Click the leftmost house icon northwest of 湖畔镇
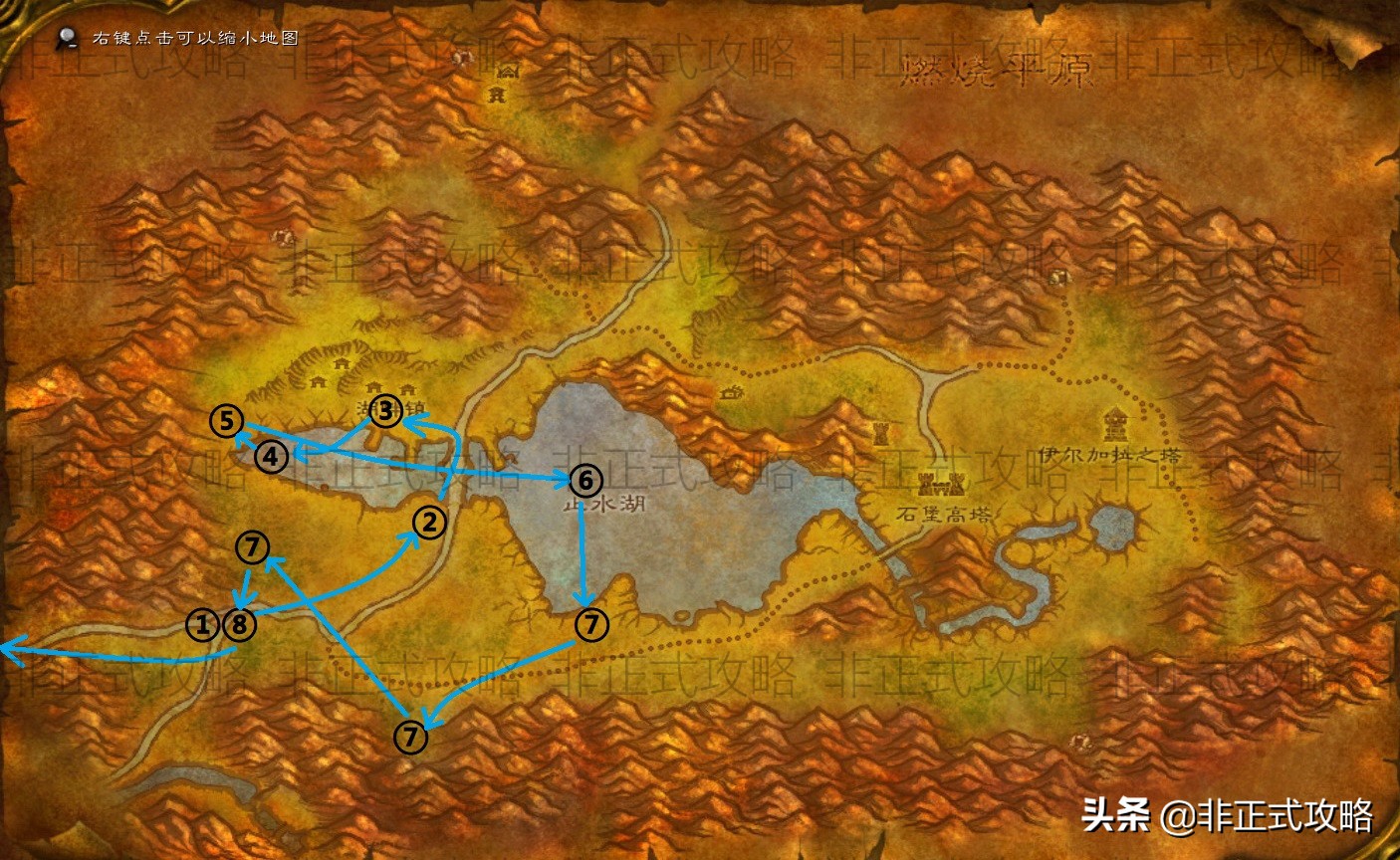Viewport: 1400px width, 860px height. [319, 382]
